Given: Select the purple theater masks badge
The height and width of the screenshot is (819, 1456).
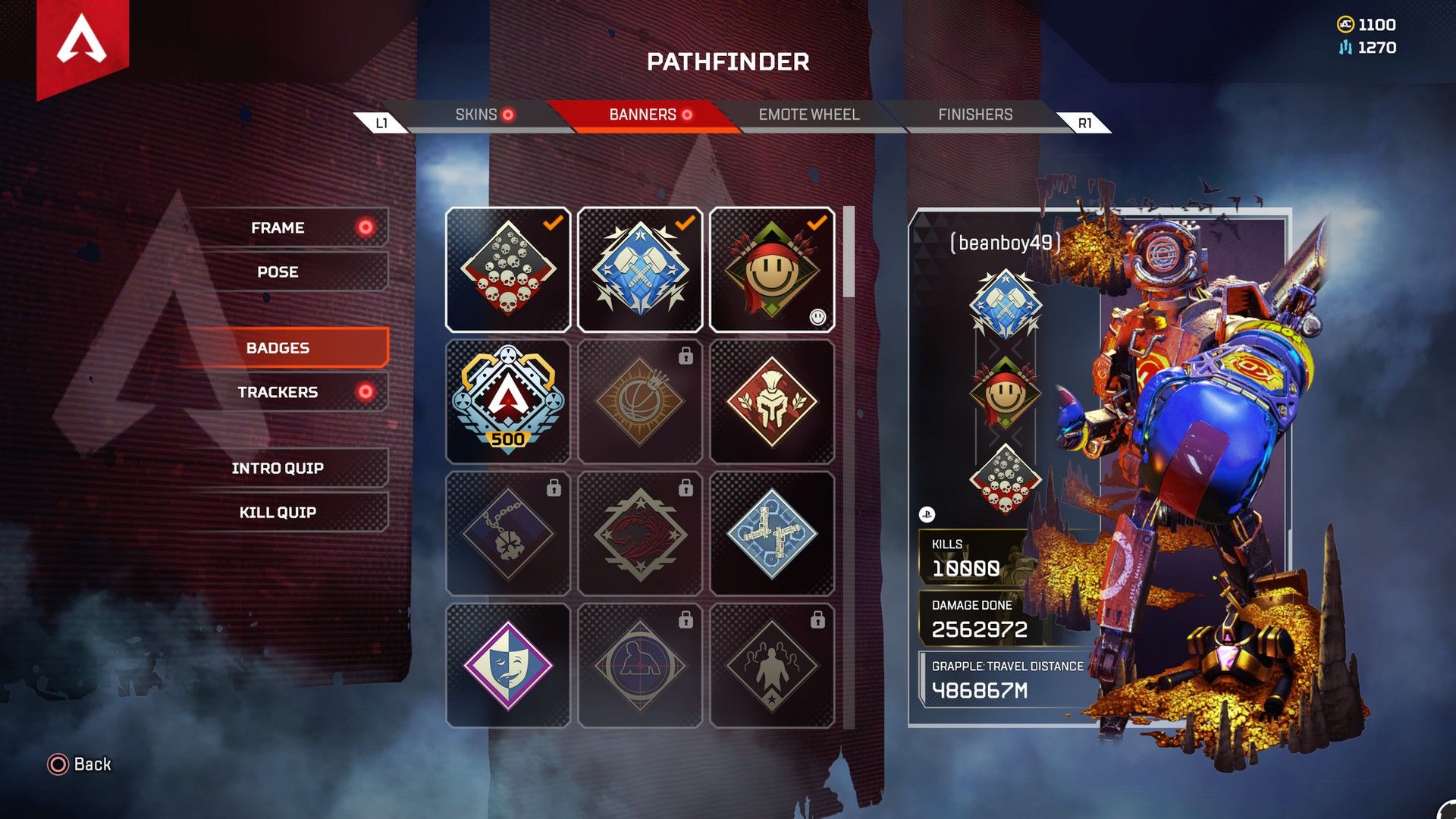Looking at the screenshot, I should coord(508,664).
